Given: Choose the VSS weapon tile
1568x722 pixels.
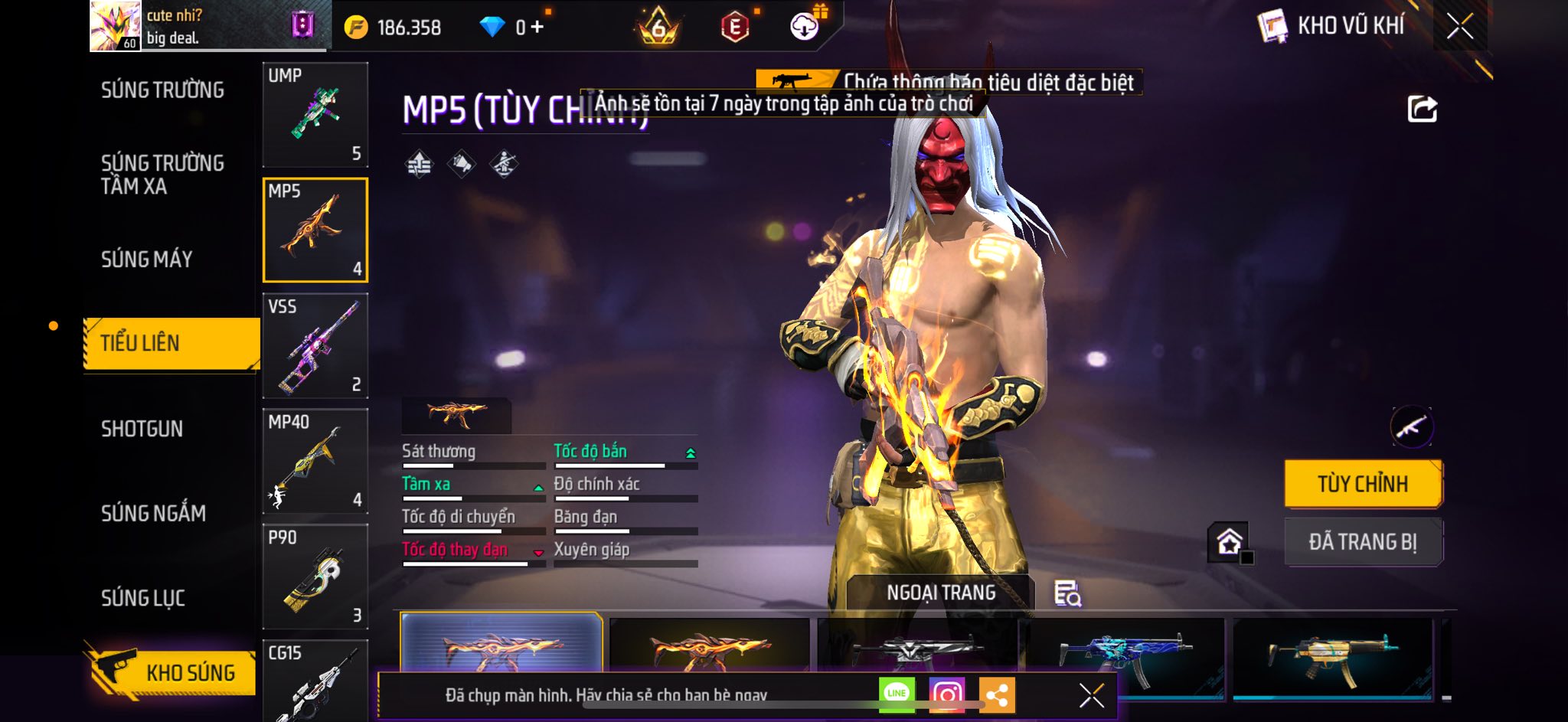Looking at the screenshot, I should [x=315, y=346].
